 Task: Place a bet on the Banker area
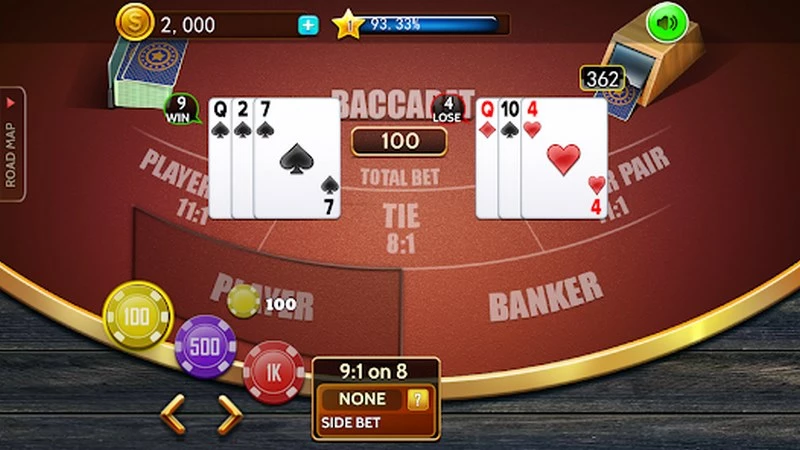545,296
